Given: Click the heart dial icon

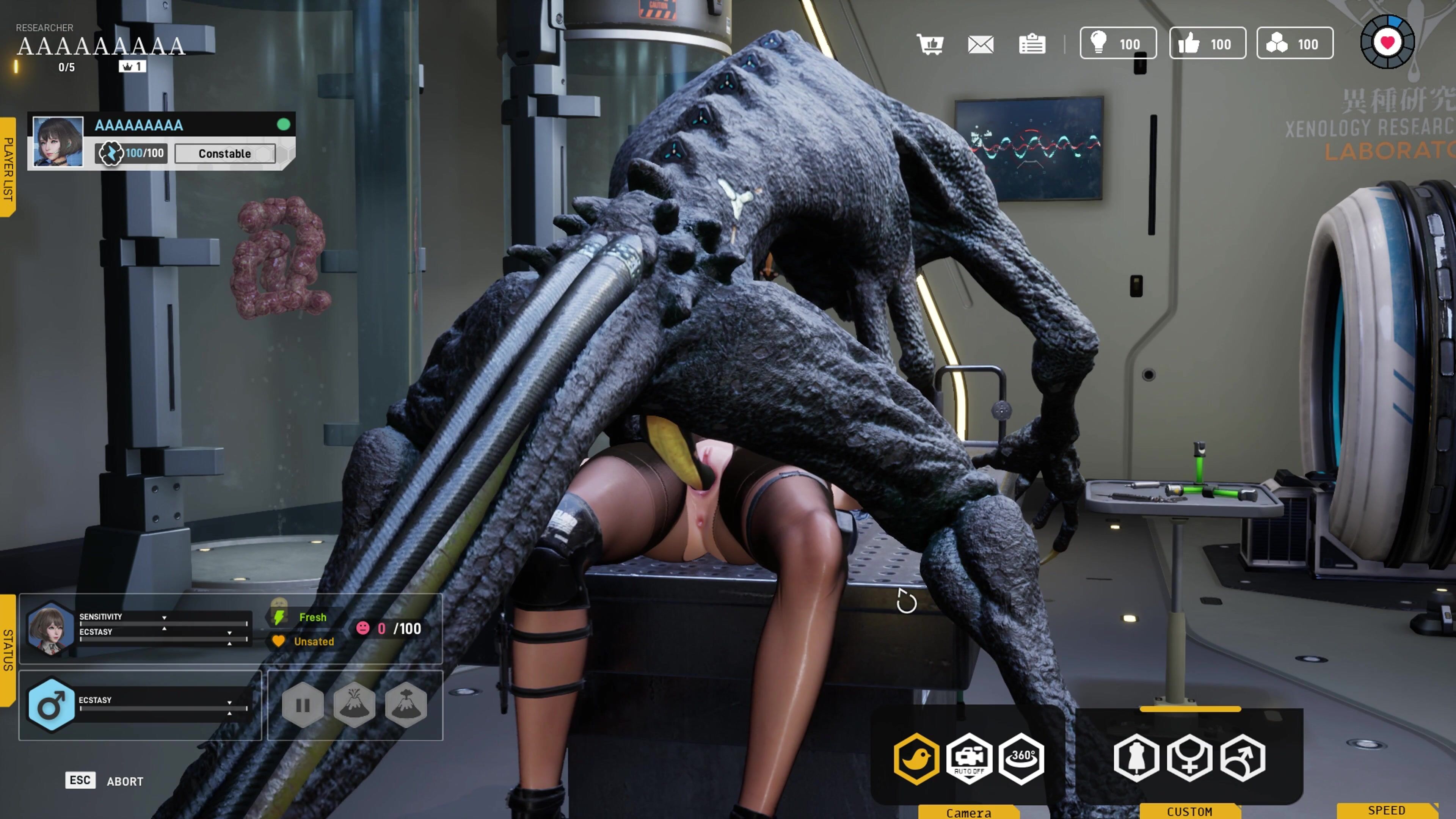Looking at the screenshot, I should point(1387,42).
